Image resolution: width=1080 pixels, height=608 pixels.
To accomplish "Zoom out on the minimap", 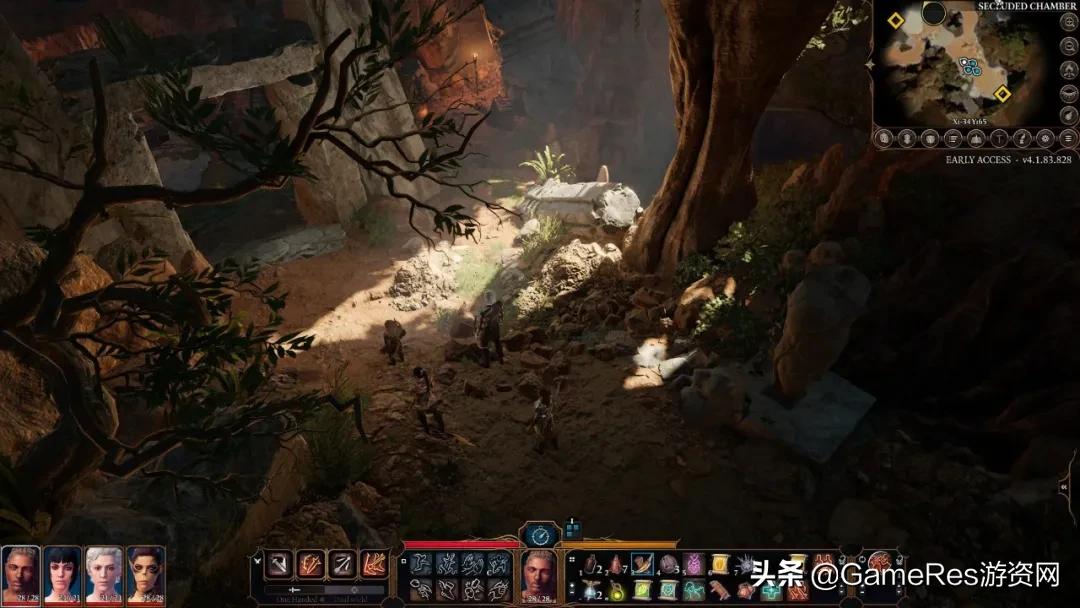I will click(x=1070, y=46).
